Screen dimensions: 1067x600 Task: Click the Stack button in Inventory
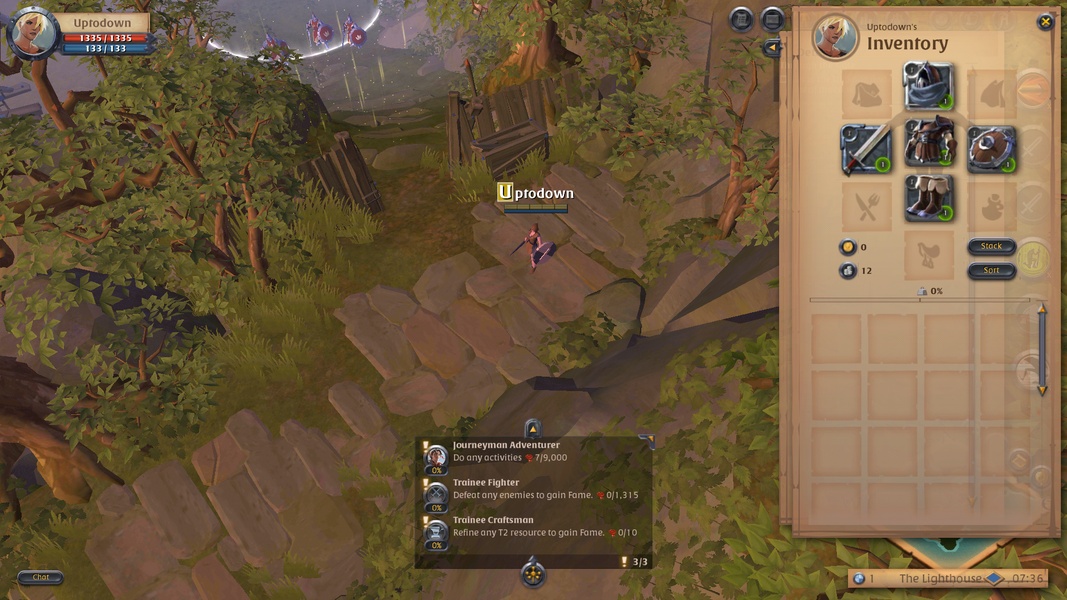tap(991, 246)
